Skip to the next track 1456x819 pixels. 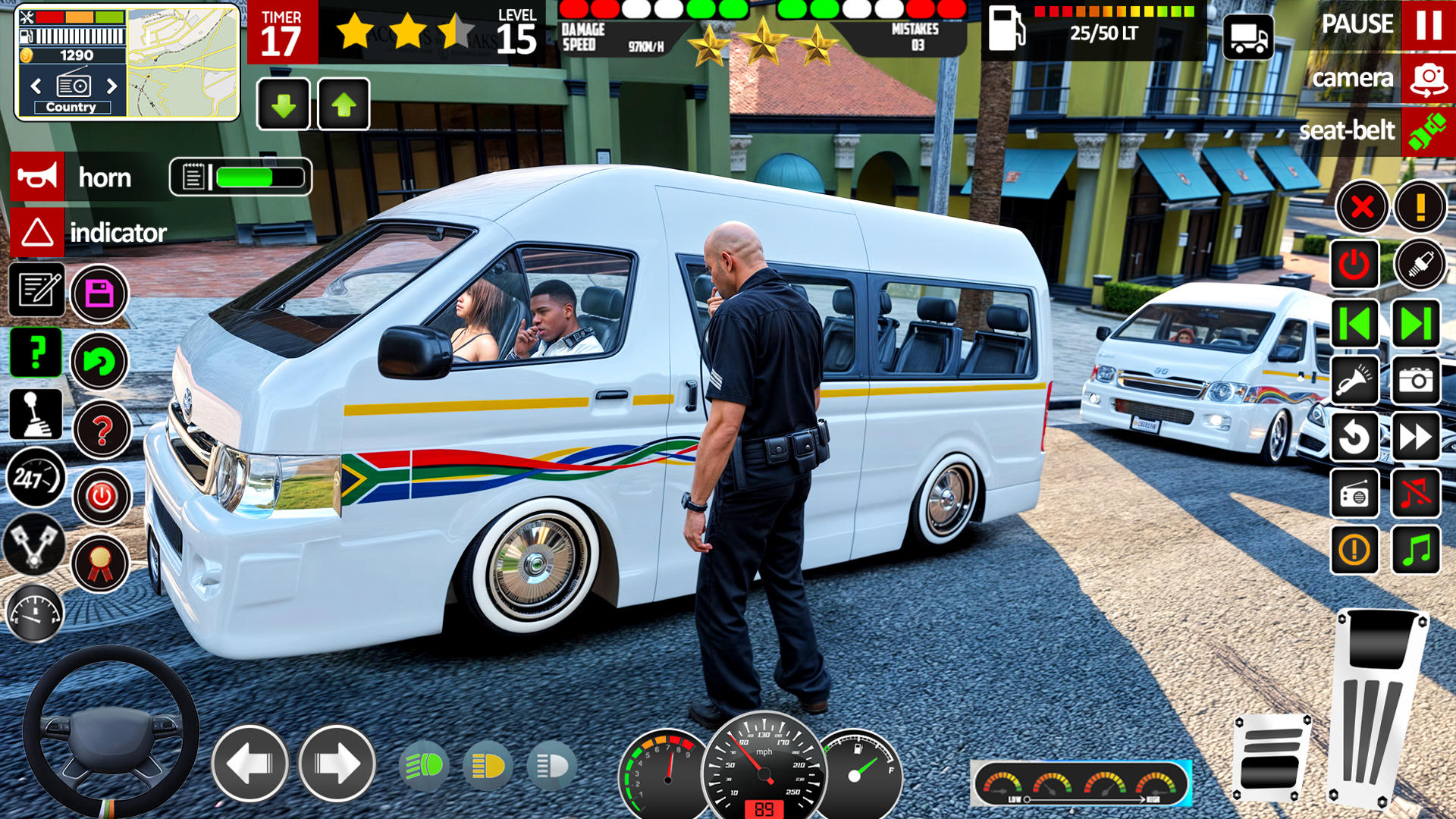1415,324
